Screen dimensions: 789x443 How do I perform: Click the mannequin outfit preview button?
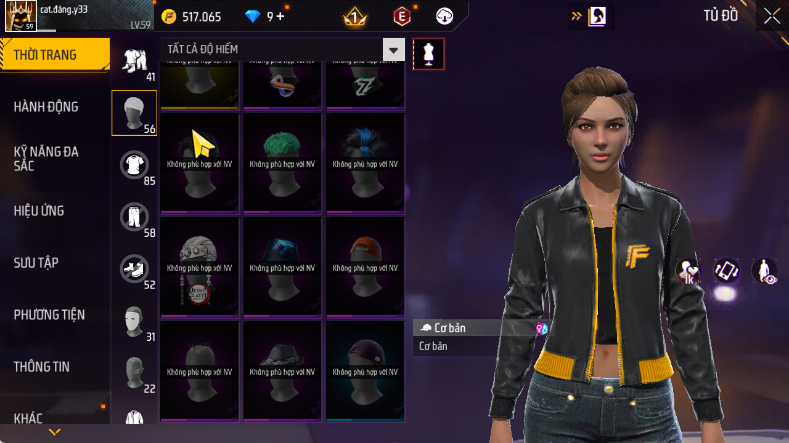click(428, 53)
